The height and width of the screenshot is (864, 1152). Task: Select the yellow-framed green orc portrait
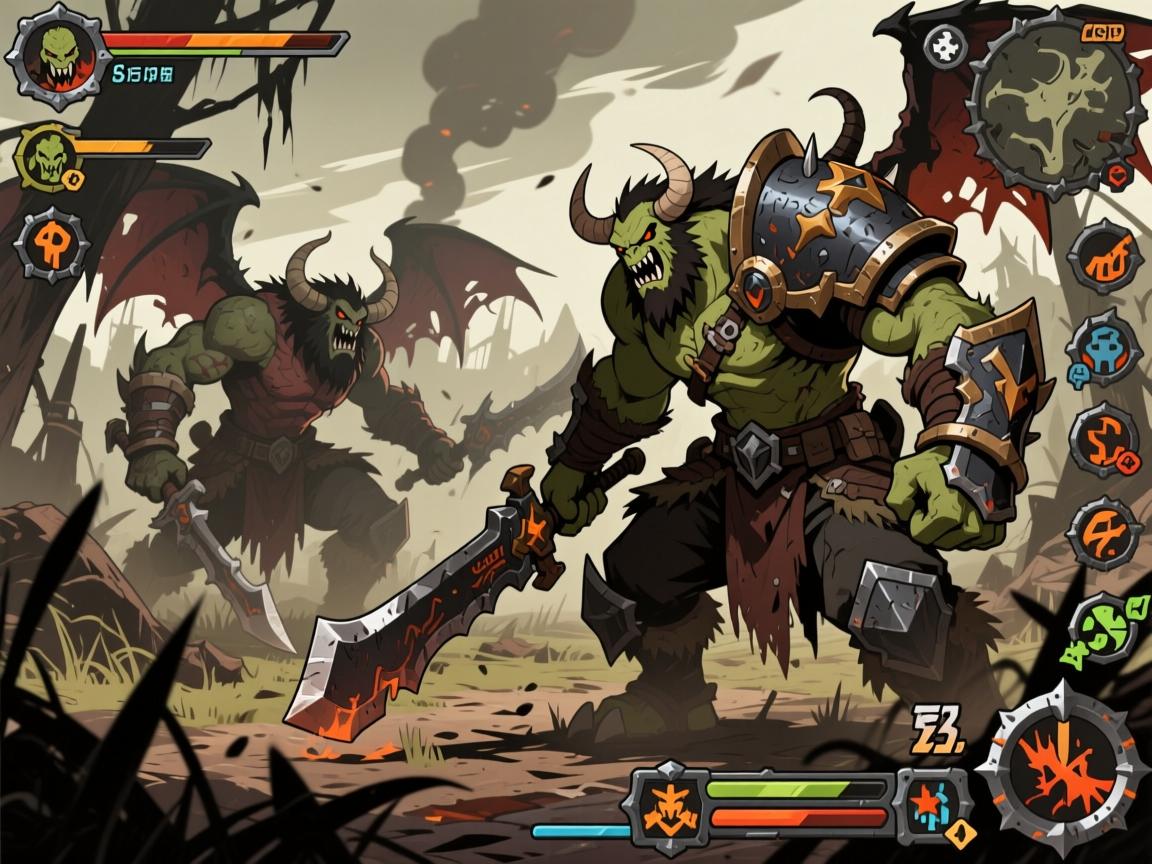47,157
